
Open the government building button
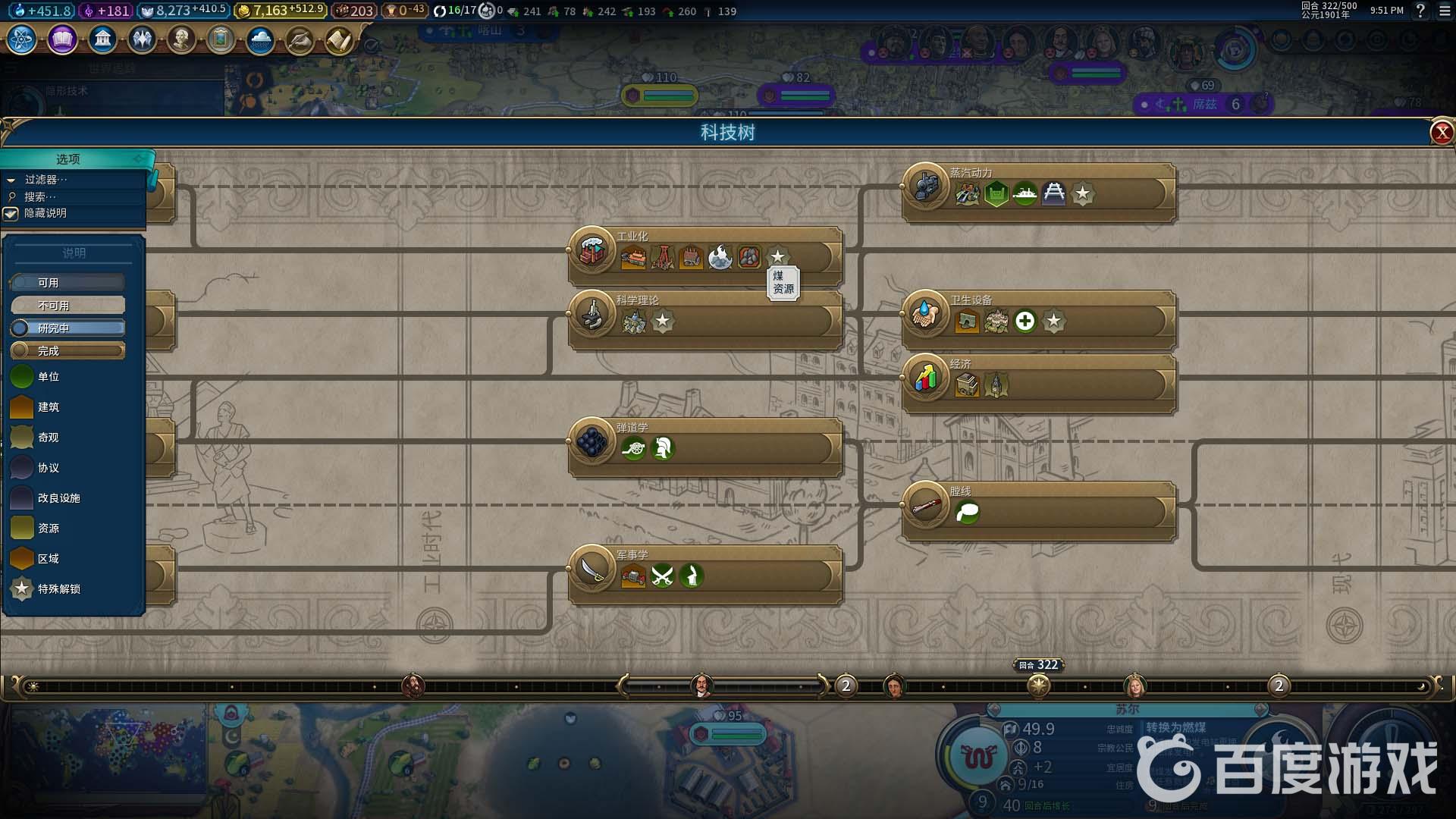pos(102,39)
